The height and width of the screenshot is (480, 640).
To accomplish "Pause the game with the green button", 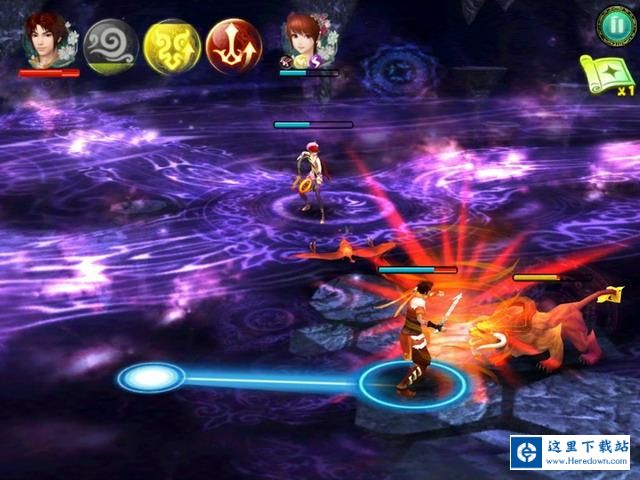I will [x=611, y=24].
